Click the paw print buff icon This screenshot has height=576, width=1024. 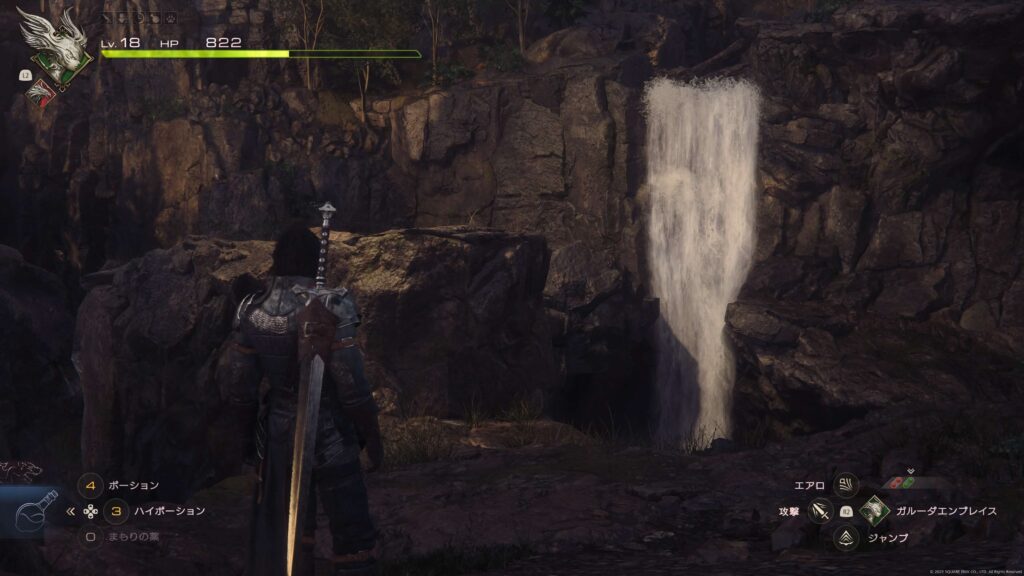point(171,17)
